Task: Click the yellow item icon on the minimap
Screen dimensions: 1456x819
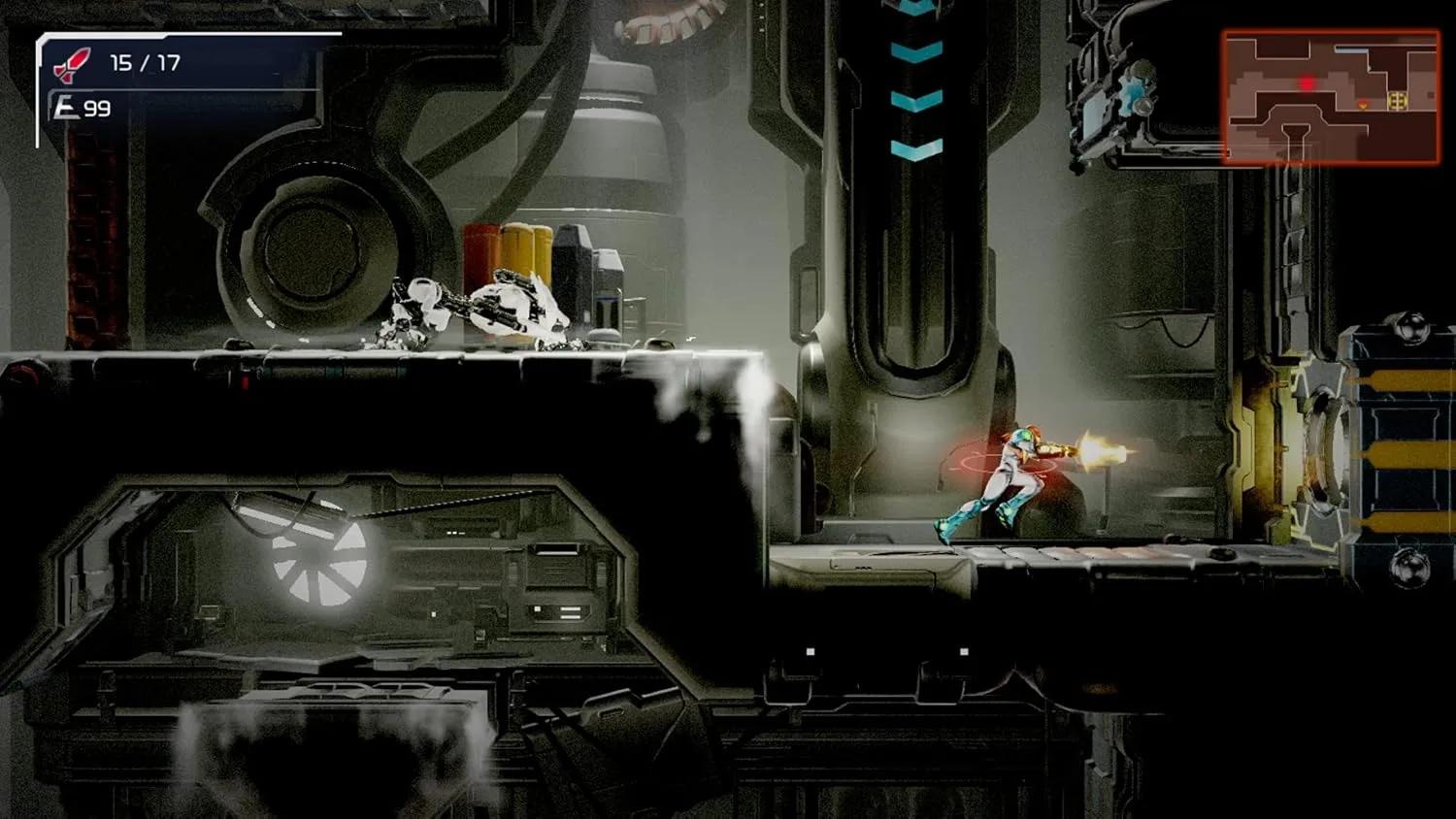Action: coord(1398,100)
